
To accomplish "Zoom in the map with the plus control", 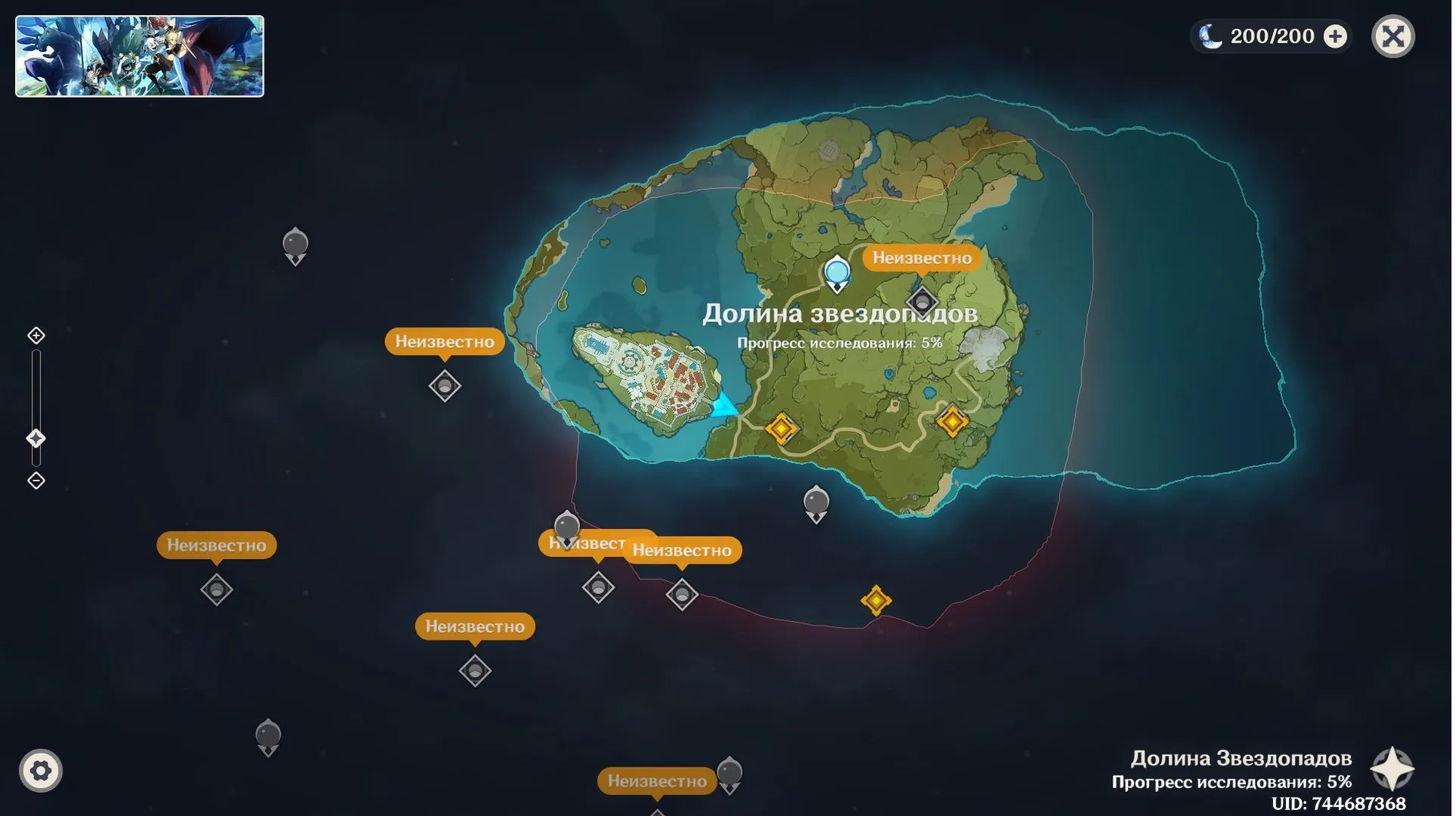I will 36,335.
